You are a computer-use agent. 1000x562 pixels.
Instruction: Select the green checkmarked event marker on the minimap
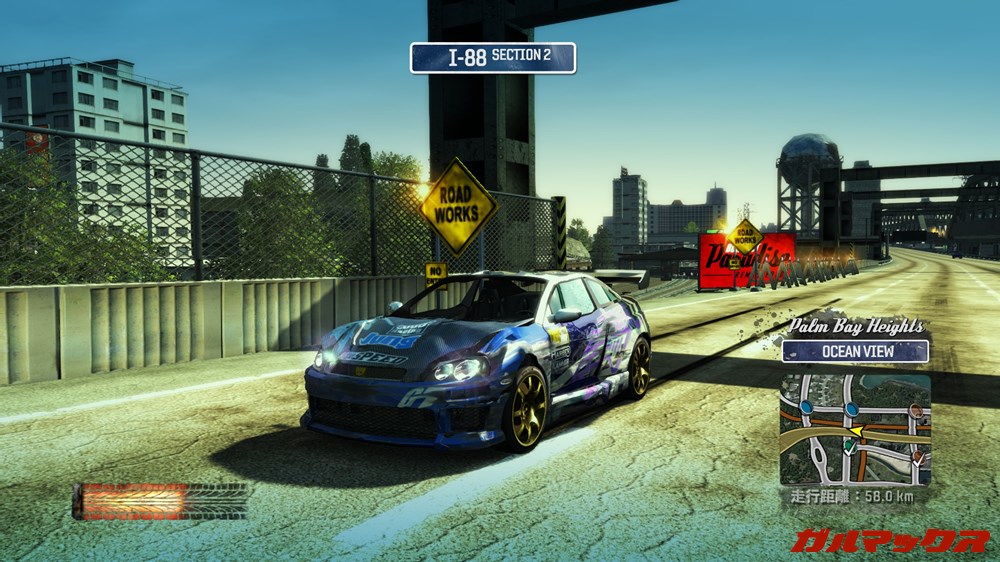point(849,448)
